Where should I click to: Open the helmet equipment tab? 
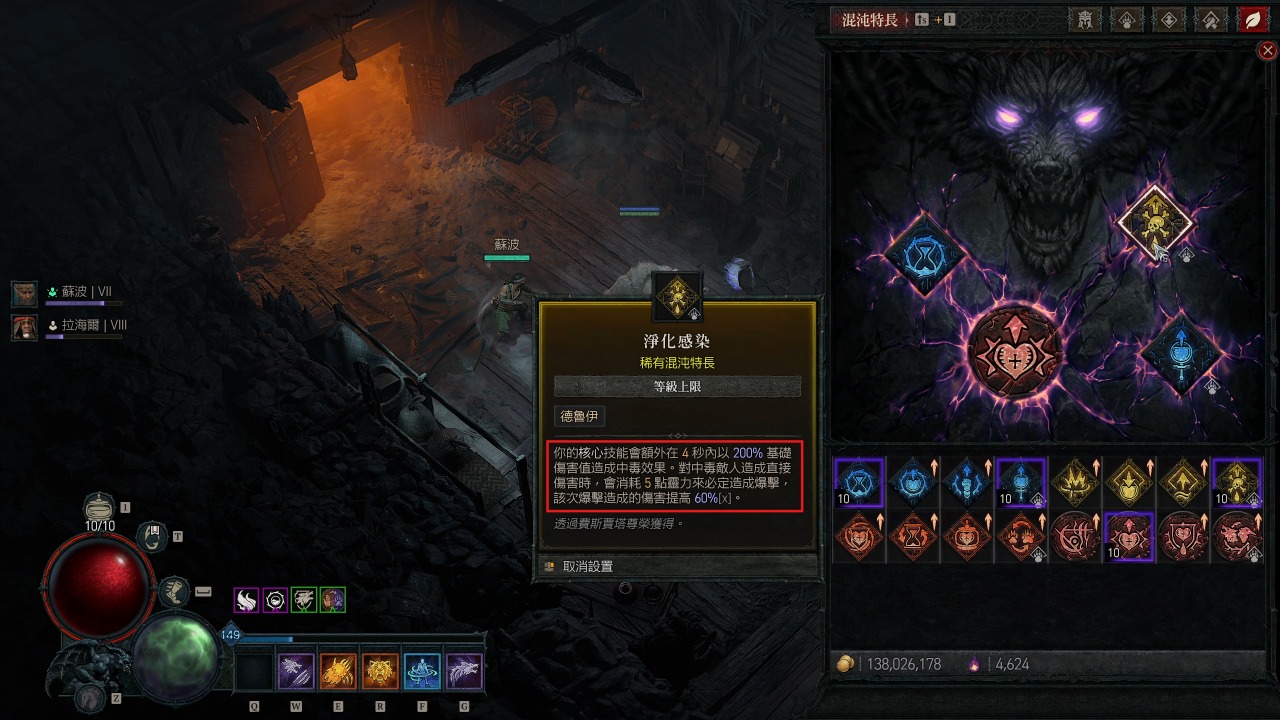[1085, 20]
